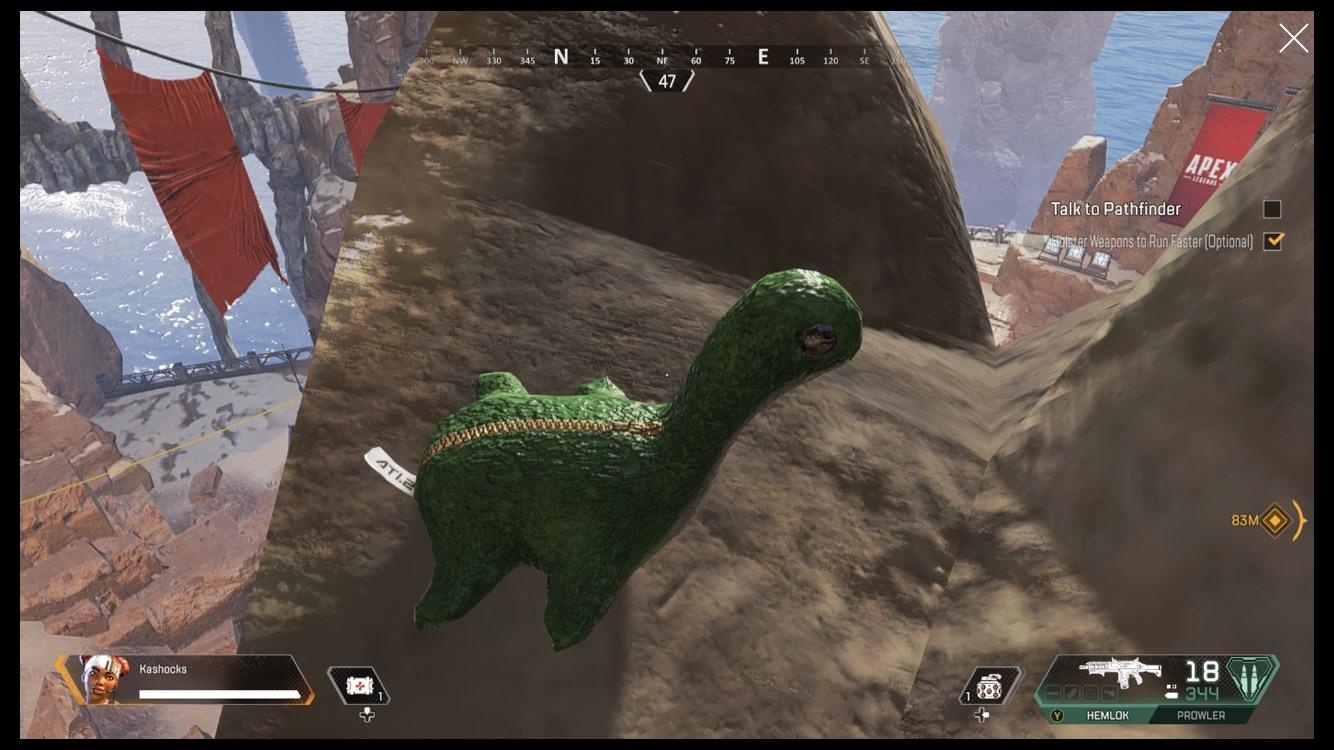The height and width of the screenshot is (750, 1334).
Task: Click the Y button prompt icon
Action: pyautogui.click(x=1057, y=715)
